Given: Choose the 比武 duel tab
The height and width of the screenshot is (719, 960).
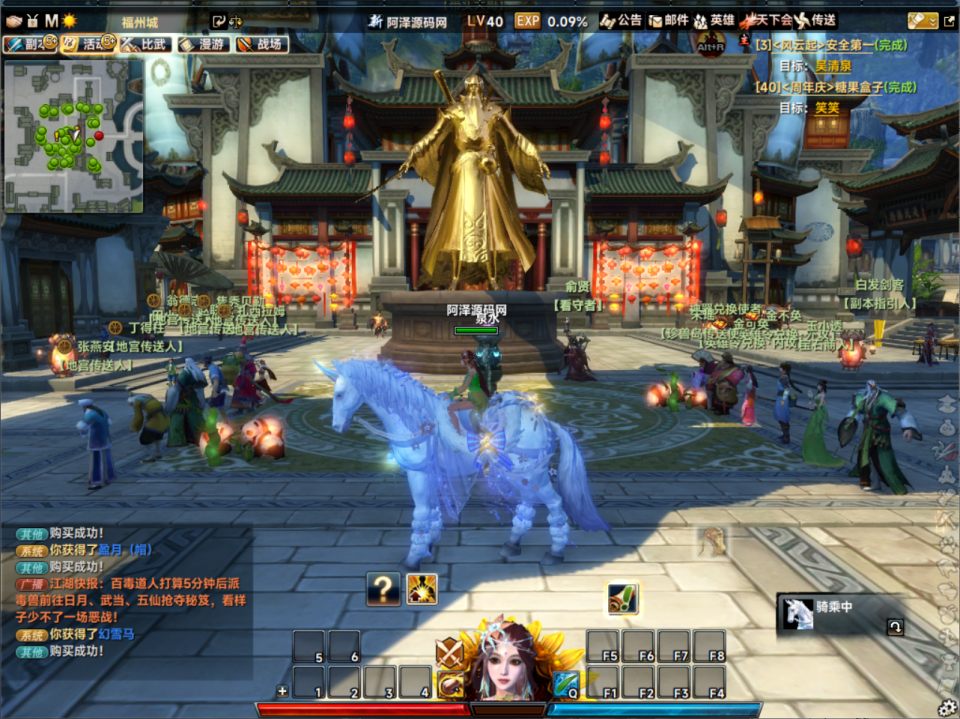Looking at the screenshot, I should coord(143,44).
